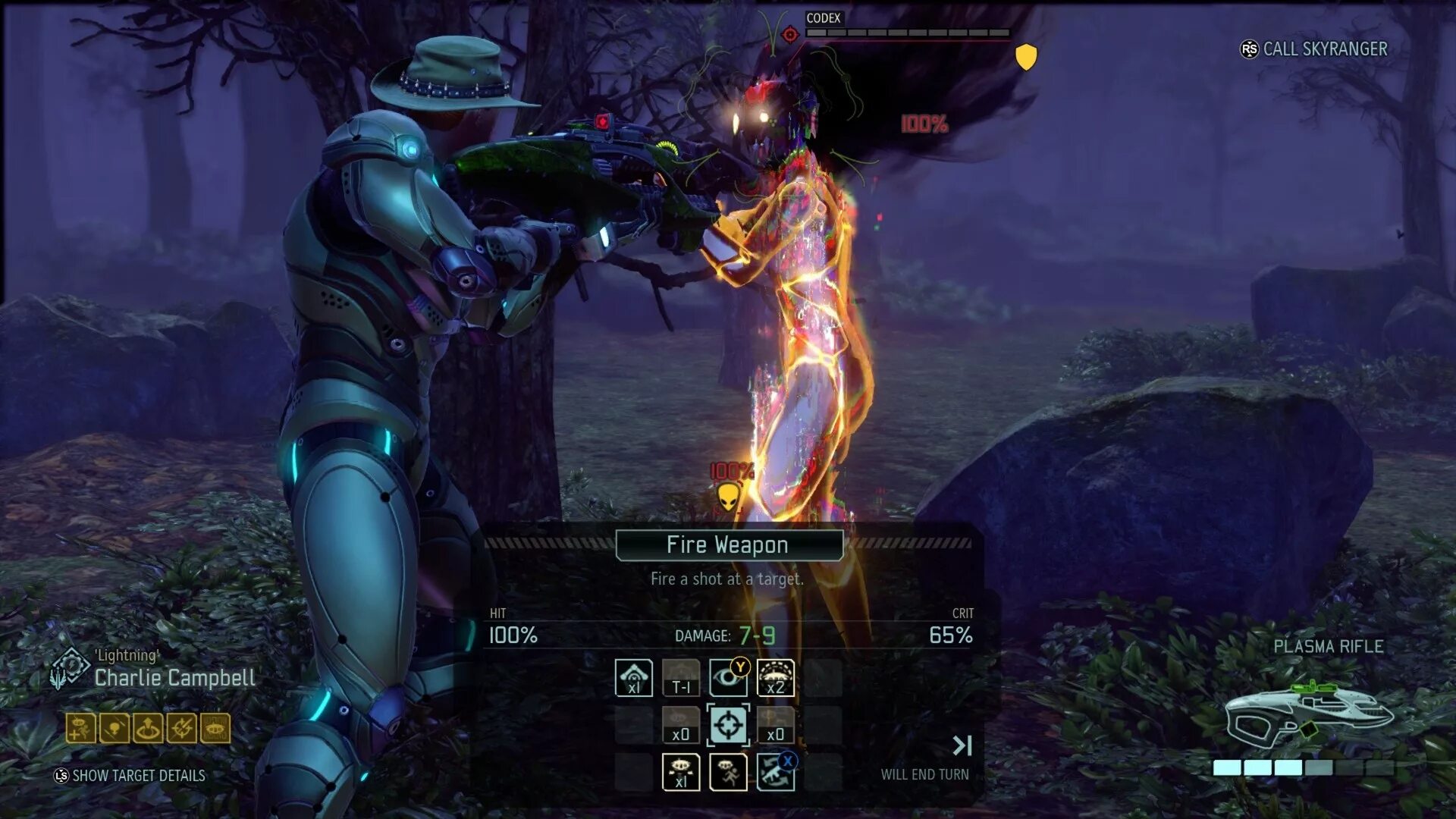Click the Fire Weapon title banner
Screen dimensions: 1456x819
click(x=729, y=545)
